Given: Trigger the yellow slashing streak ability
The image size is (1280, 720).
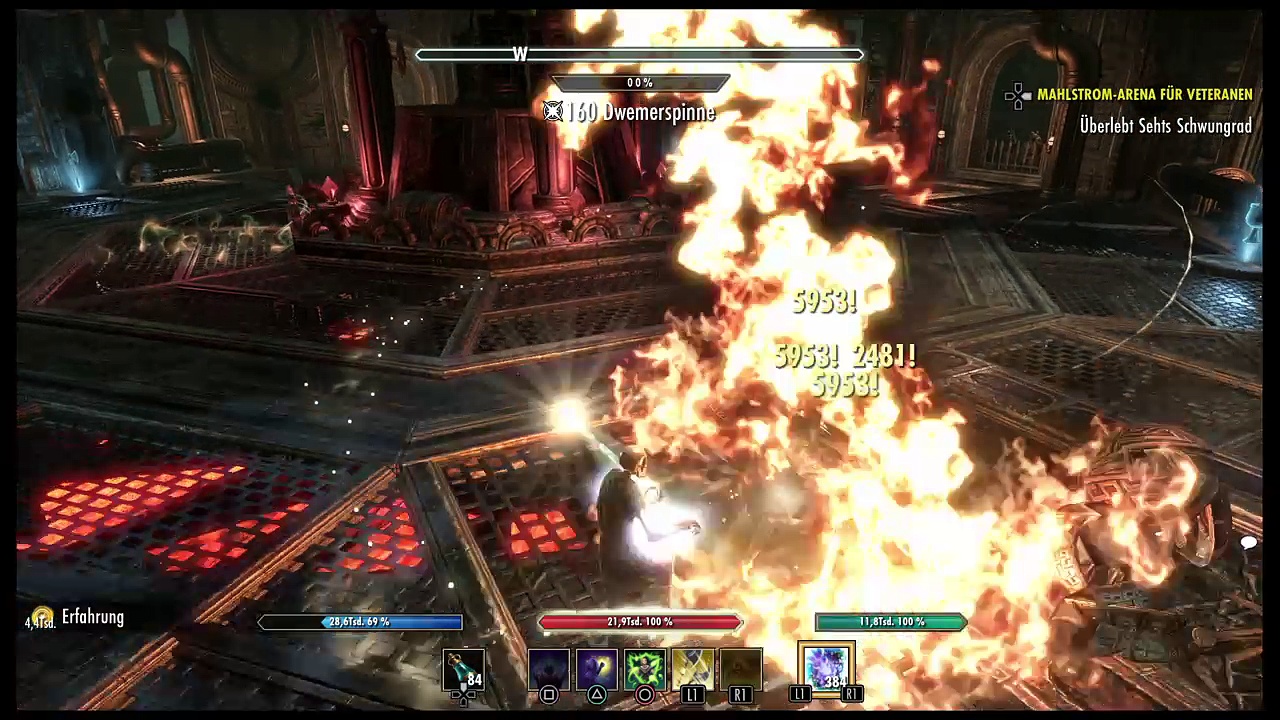Looking at the screenshot, I should (x=693, y=670).
